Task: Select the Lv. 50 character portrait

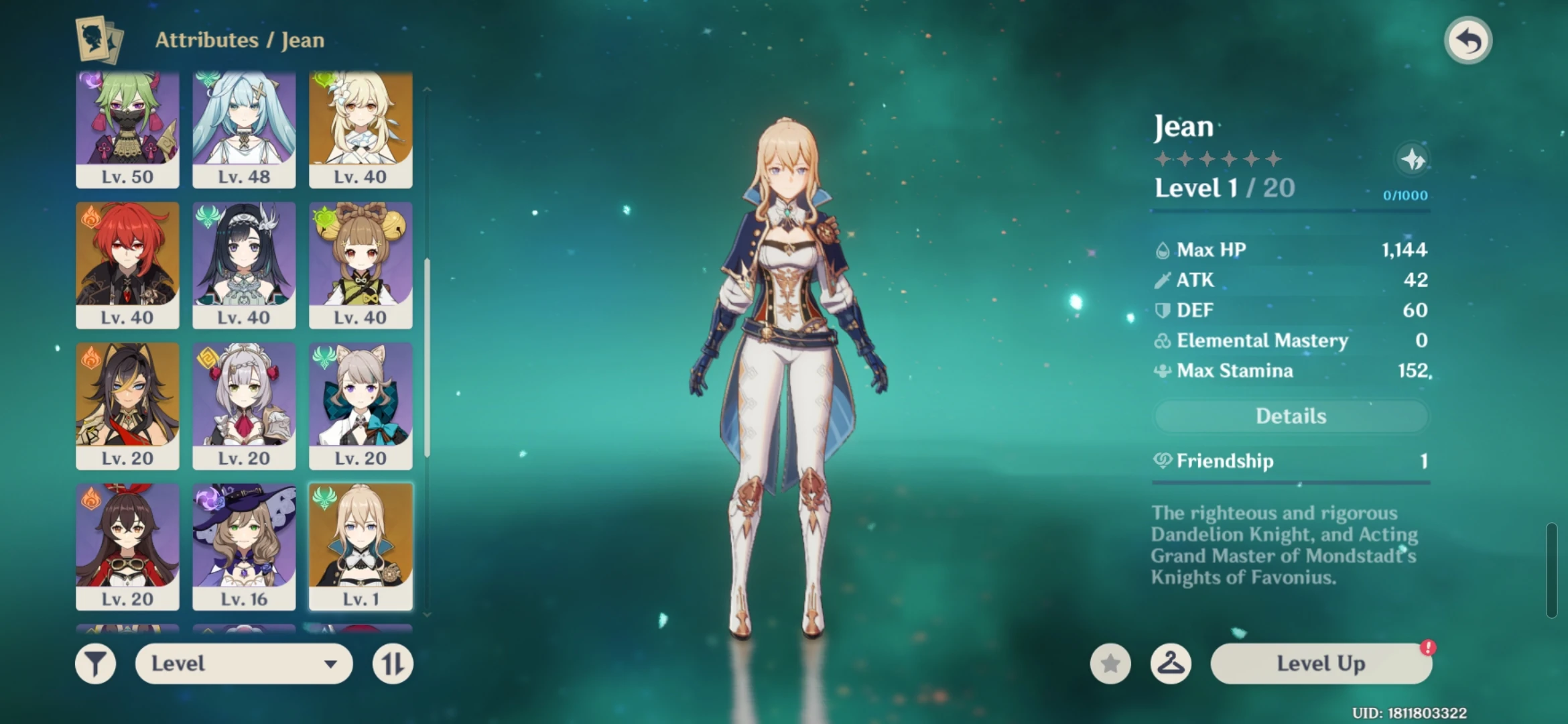Action: click(127, 129)
